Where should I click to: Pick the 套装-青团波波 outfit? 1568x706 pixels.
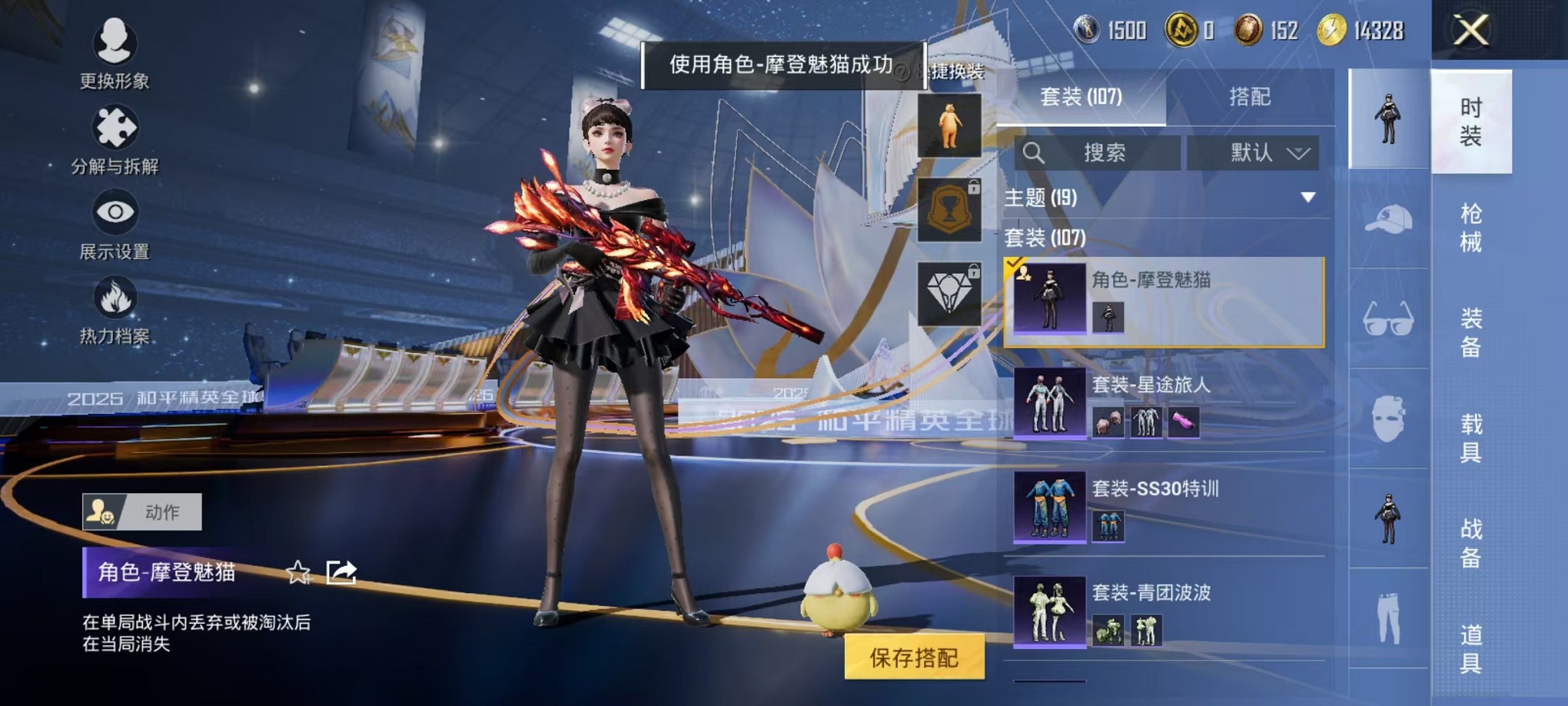[1164, 611]
